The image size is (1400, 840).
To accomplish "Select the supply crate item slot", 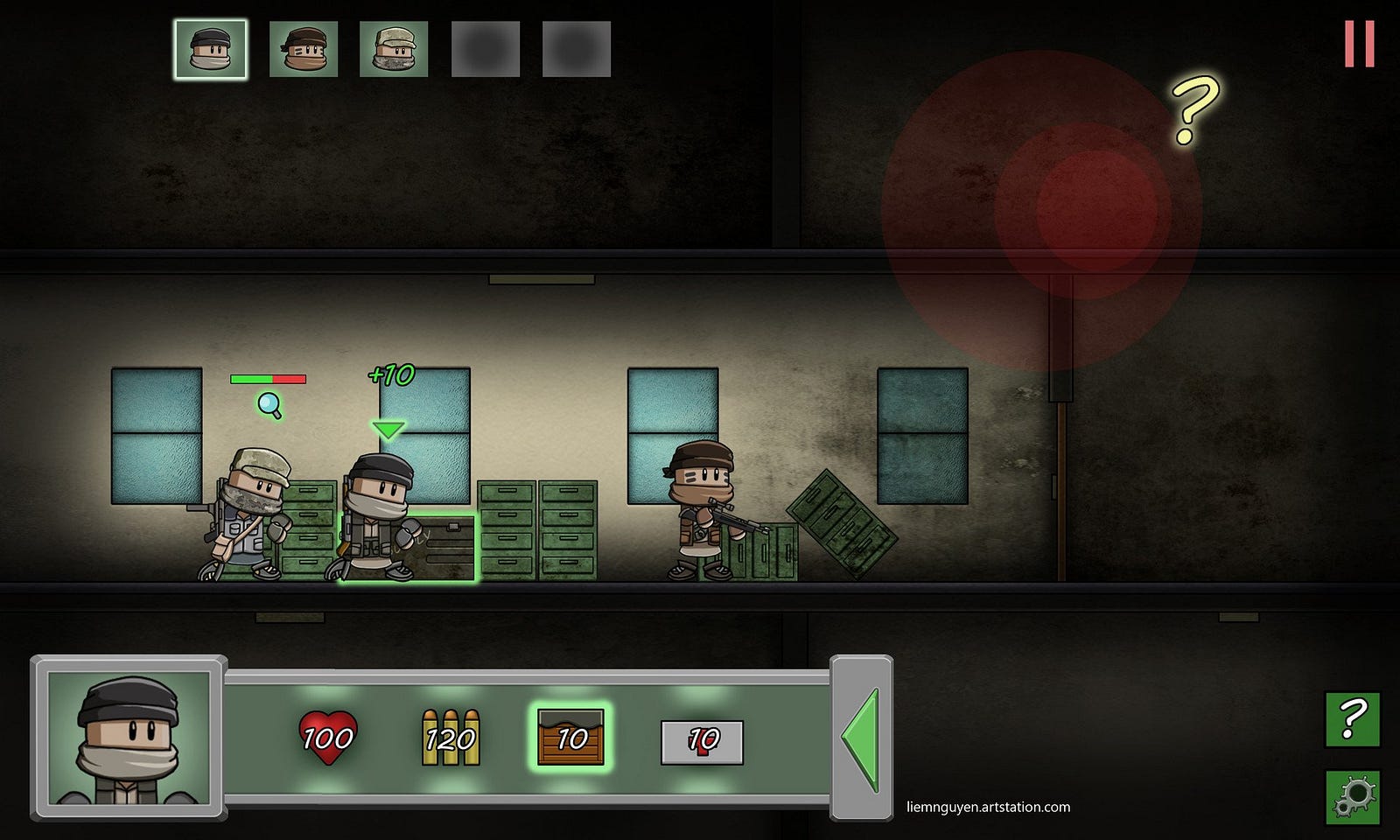I will [570, 738].
